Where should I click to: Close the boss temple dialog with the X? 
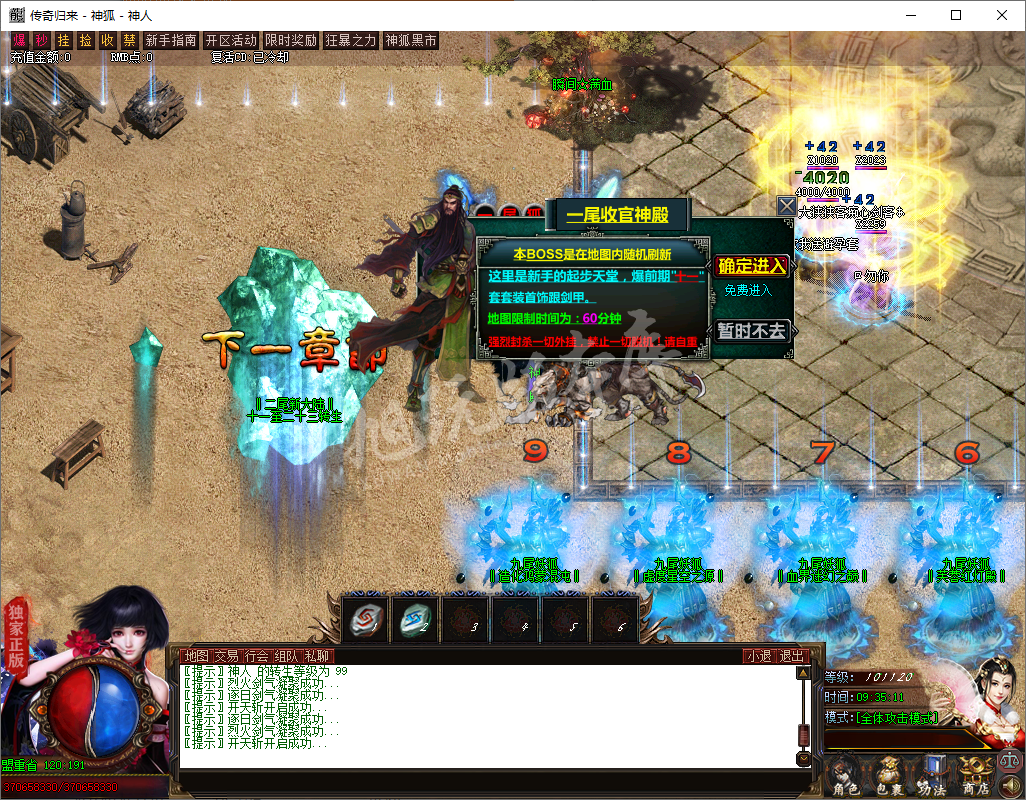click(787, 206)
